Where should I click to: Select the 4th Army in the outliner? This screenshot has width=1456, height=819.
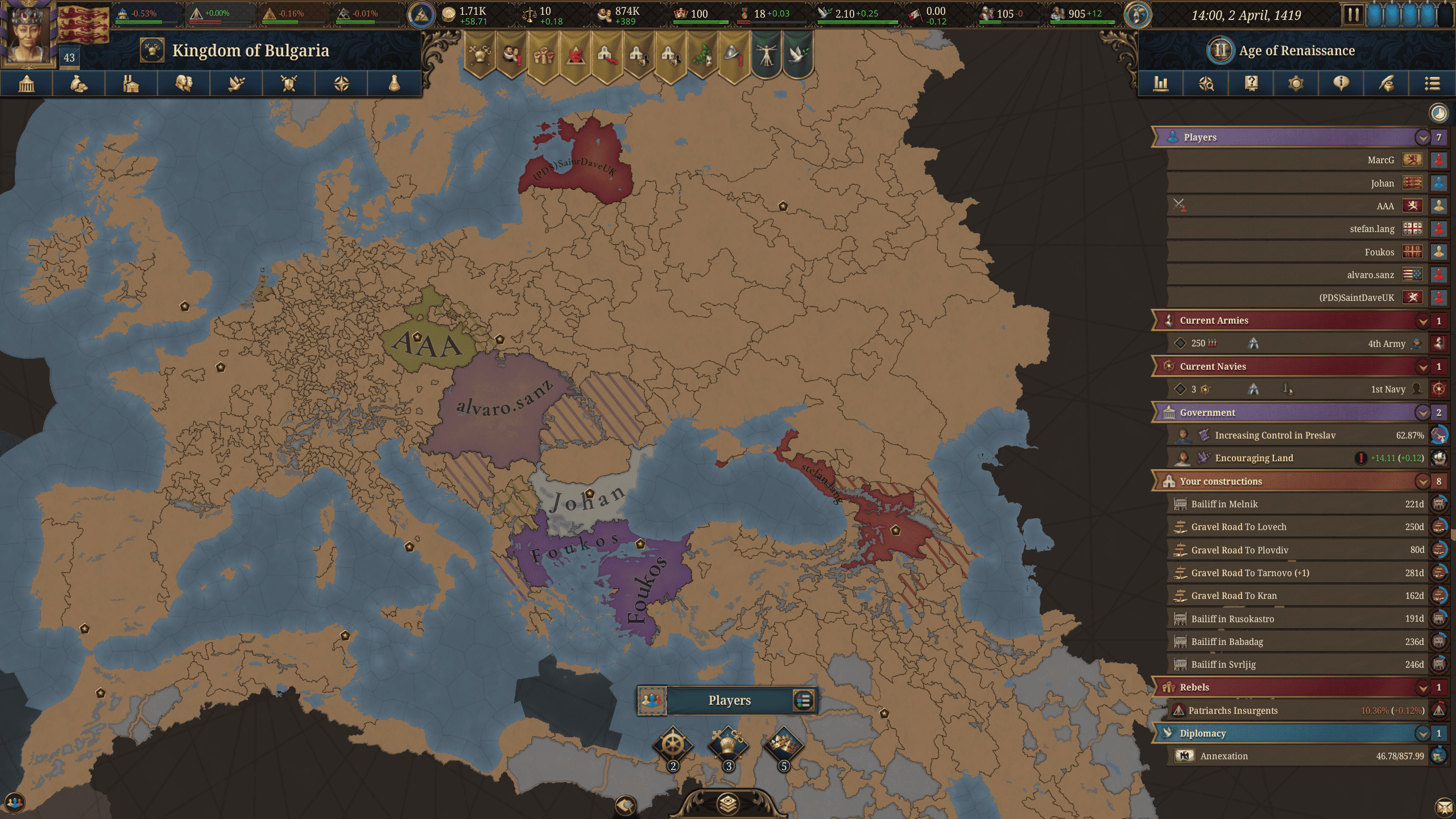click(1386, 344)
